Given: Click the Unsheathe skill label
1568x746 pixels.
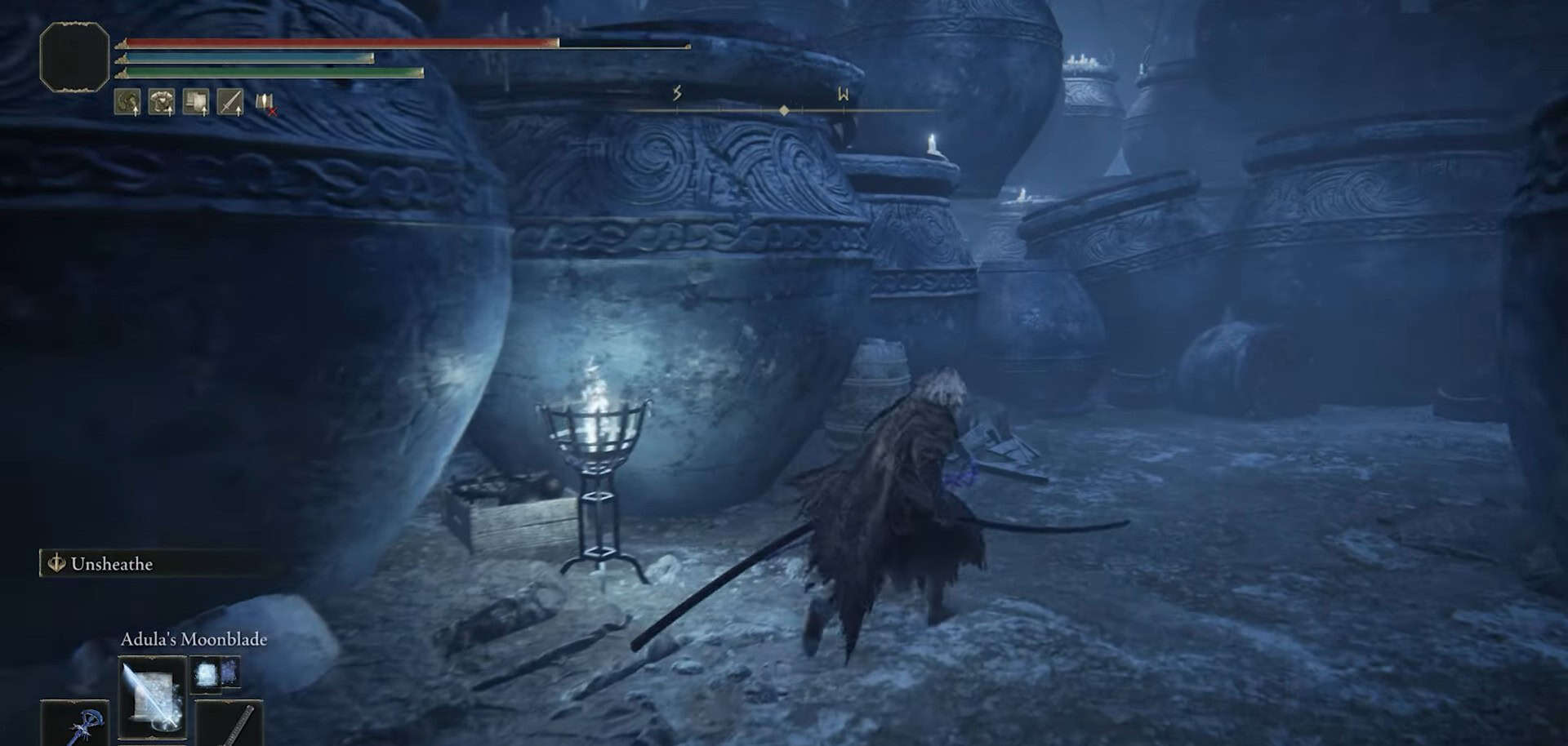Looking at the screenshot, I should [x=111, y=564].
